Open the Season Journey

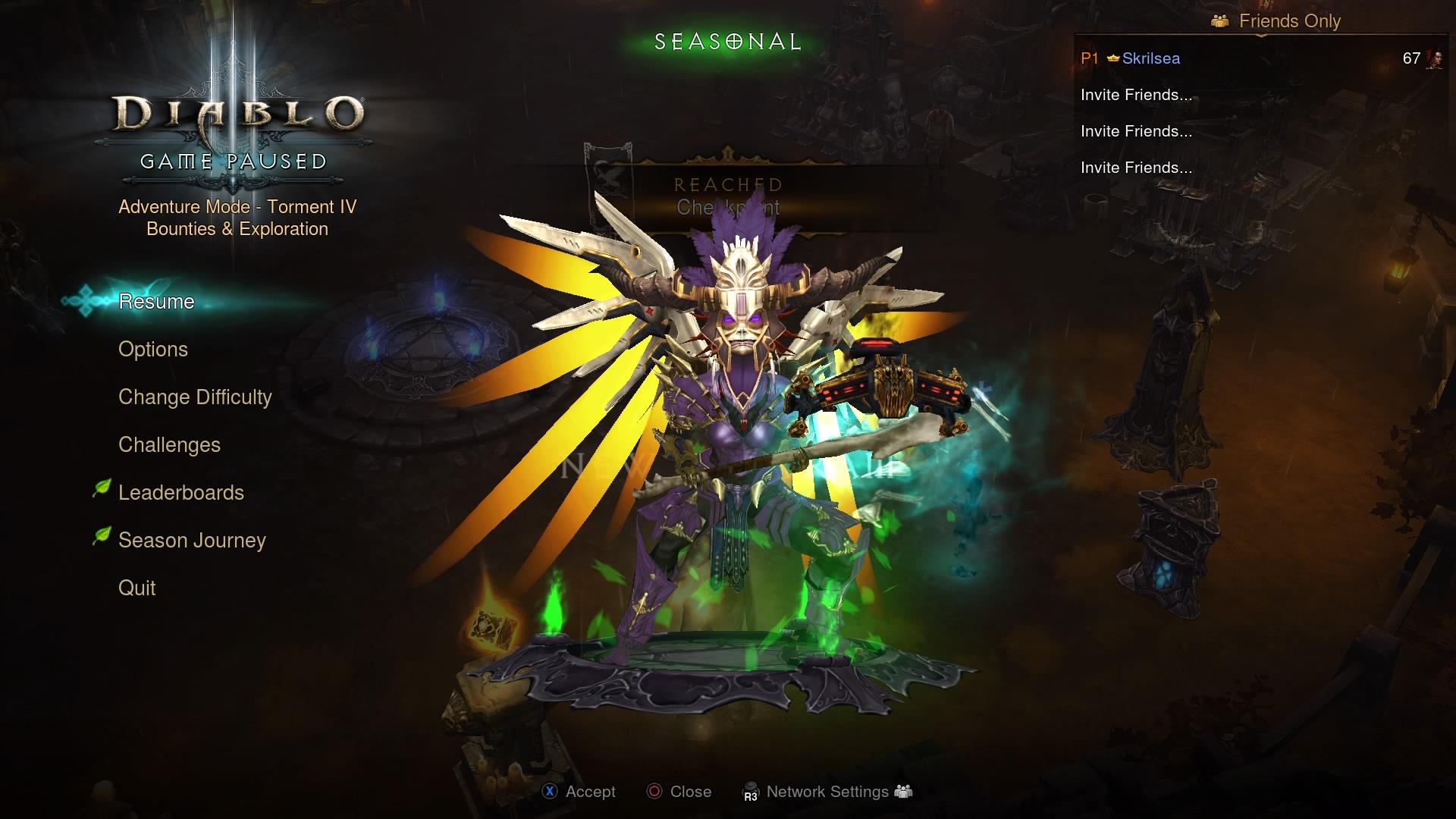point(192,541)
